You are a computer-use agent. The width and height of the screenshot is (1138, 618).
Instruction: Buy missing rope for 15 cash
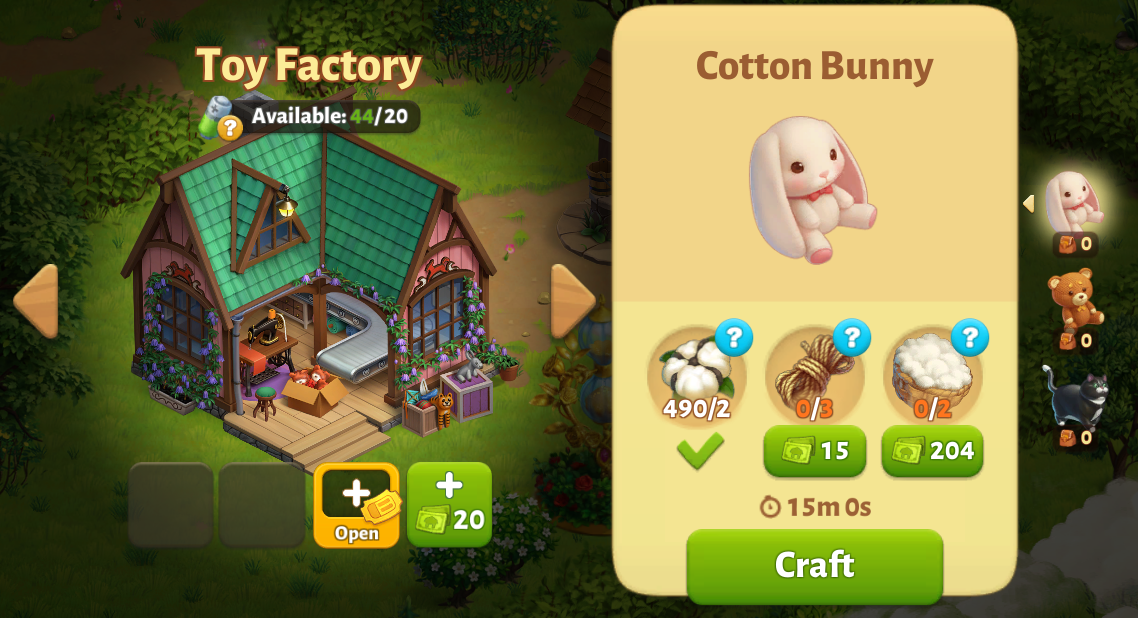tap(814, 451)
